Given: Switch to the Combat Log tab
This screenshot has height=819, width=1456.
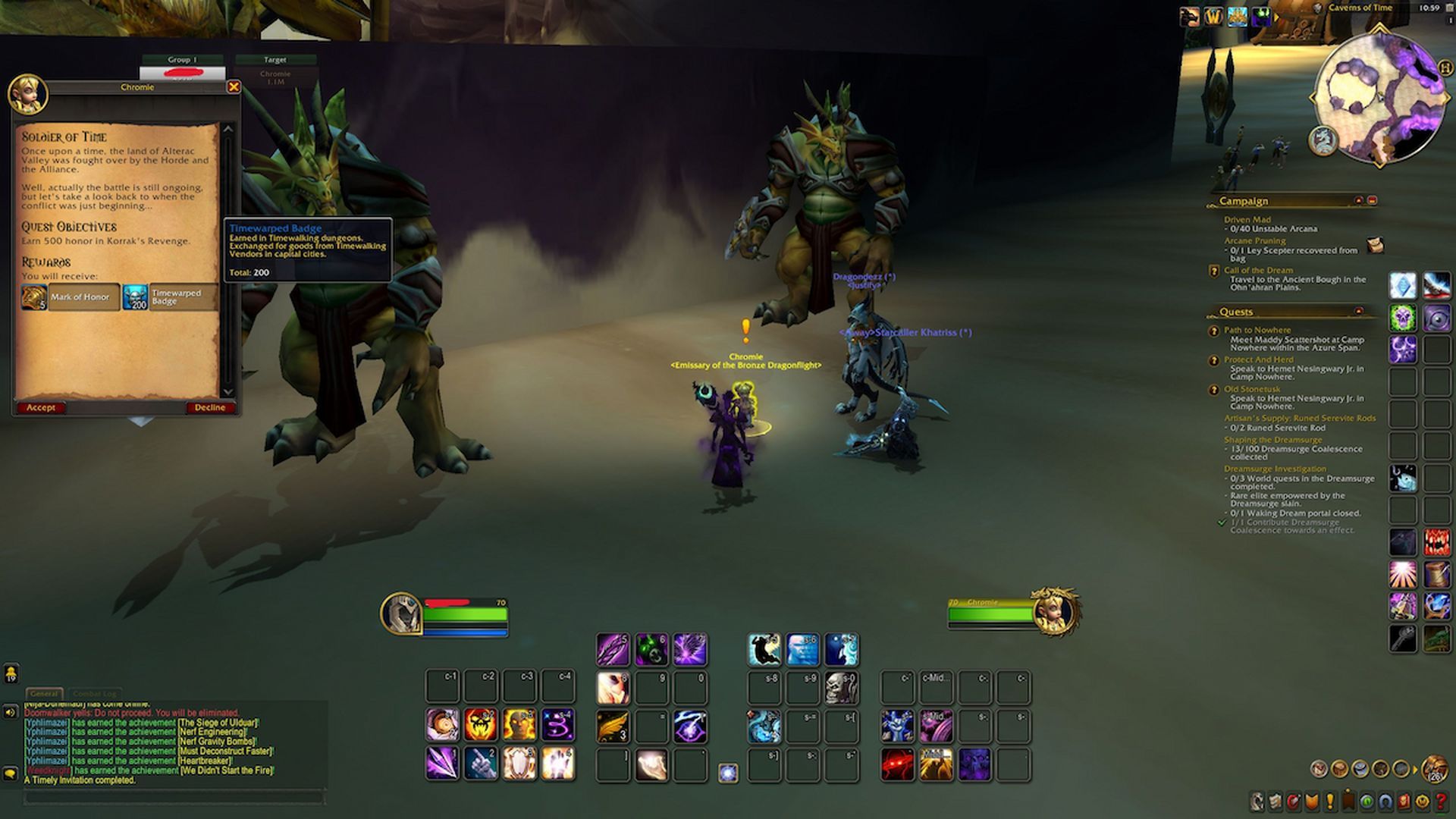Looking at the screenshot, I should pyautogui.click(x=95, y=693).
